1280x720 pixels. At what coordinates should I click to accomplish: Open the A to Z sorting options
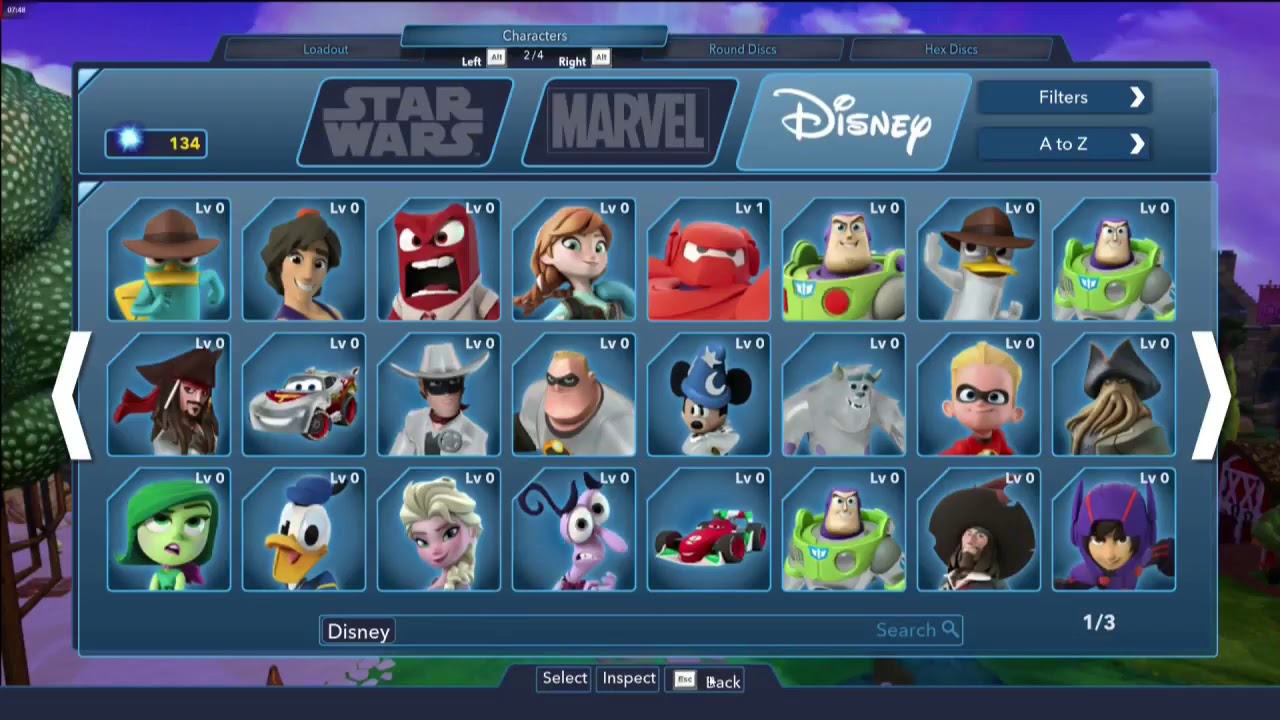(x=1063, y=144)
